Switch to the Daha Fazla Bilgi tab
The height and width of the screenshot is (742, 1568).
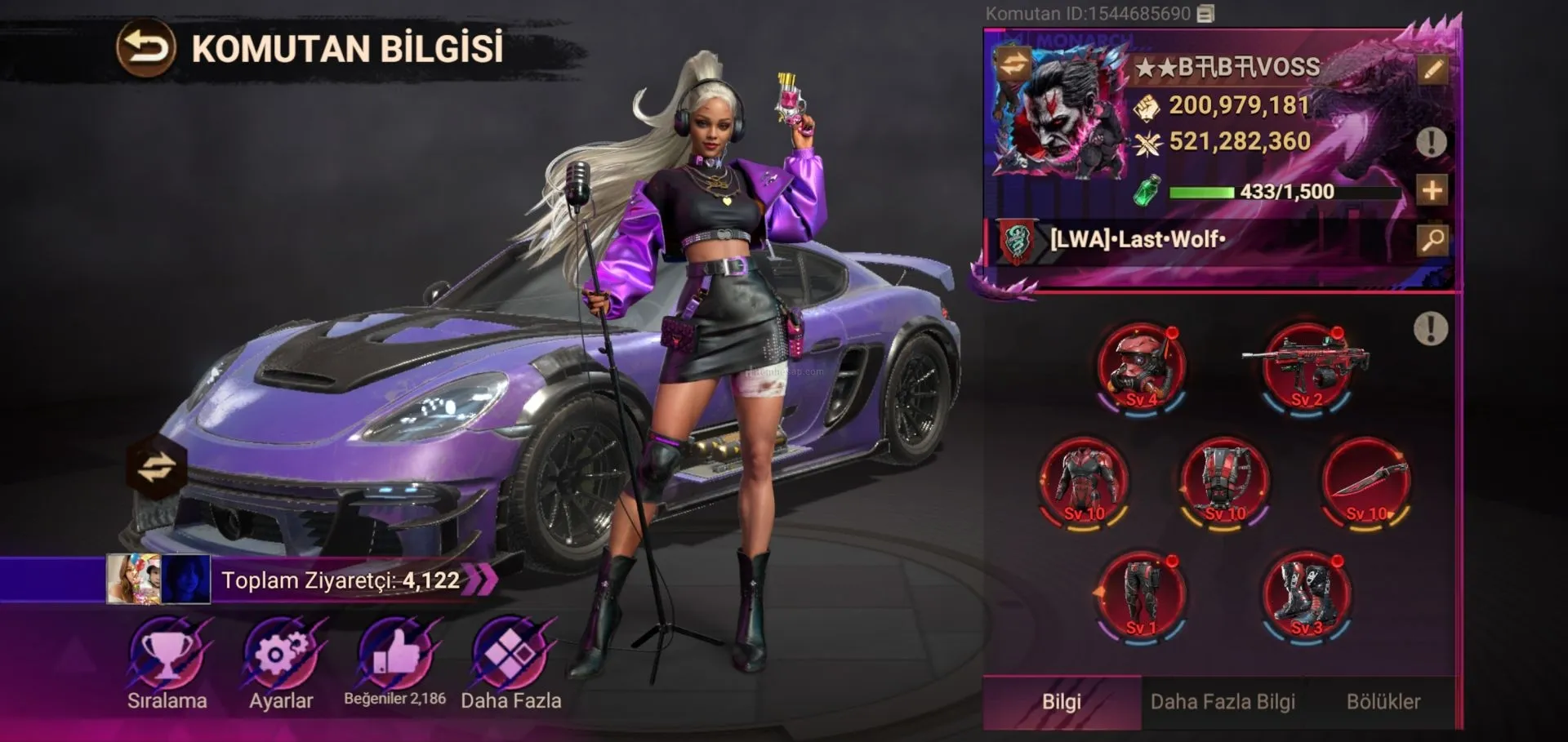[1223, 702]
